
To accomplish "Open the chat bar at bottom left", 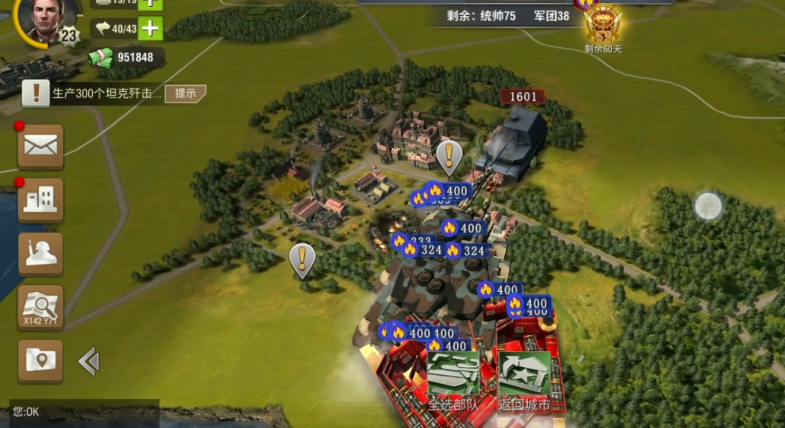I will [80, 411].
